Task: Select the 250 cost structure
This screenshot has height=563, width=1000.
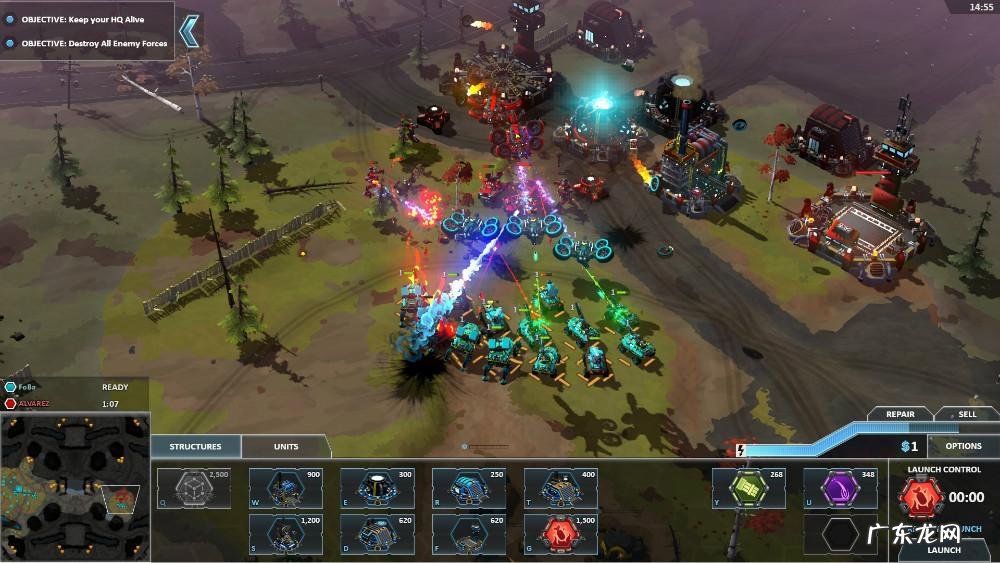Action: (x=469, y=488)
